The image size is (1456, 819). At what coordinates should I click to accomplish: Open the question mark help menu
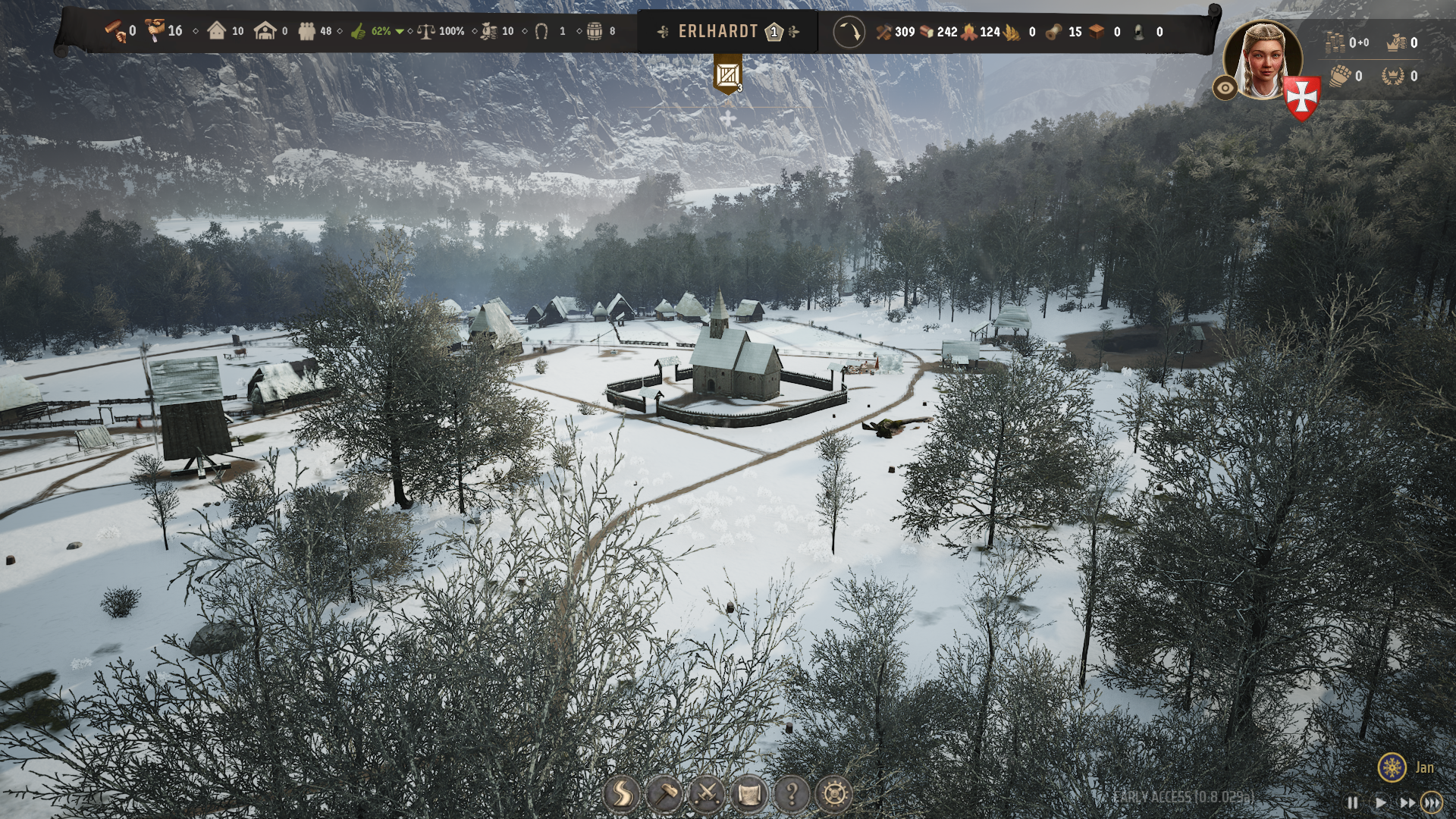792,794
